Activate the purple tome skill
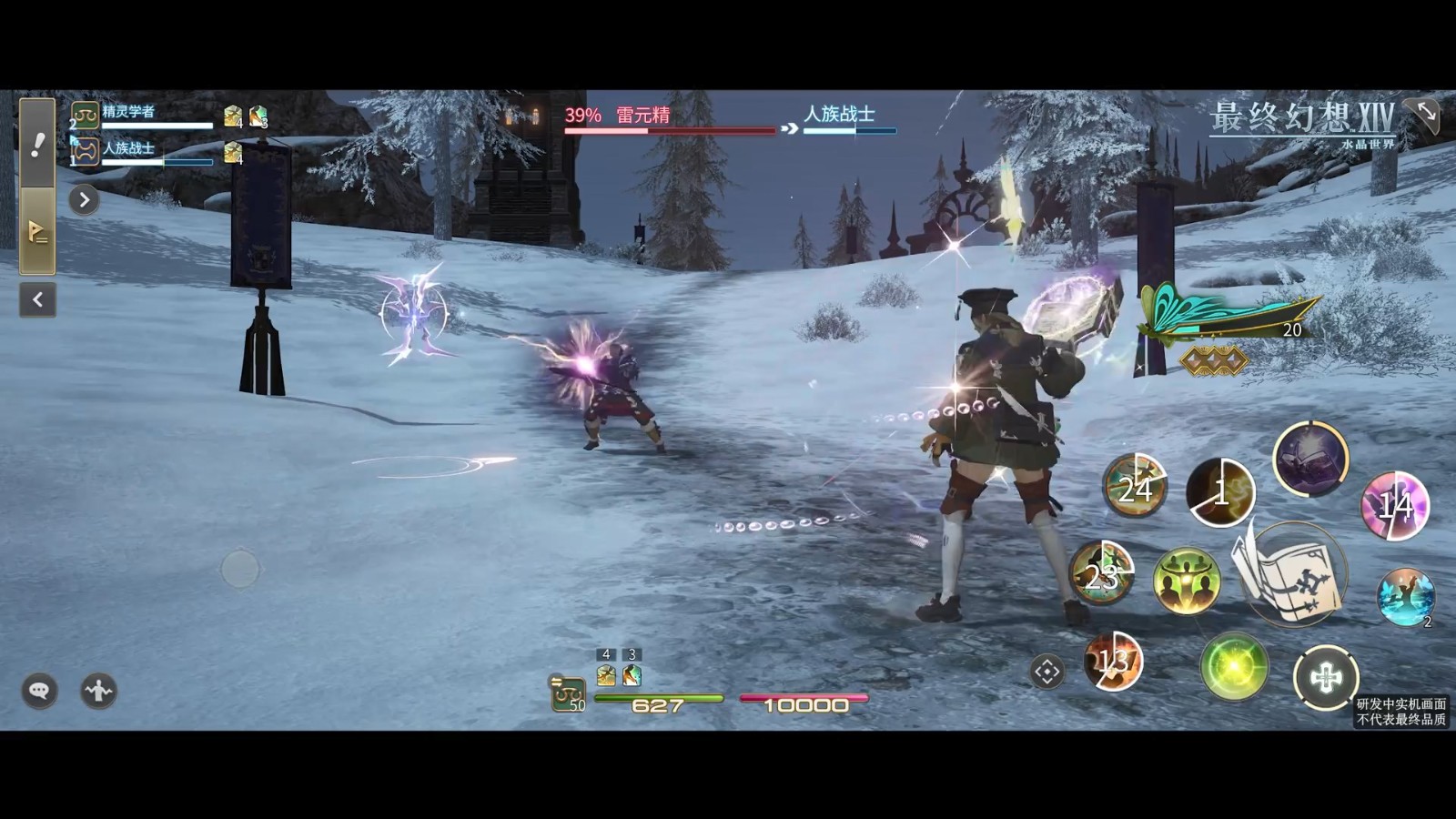 click(1310, 459)
